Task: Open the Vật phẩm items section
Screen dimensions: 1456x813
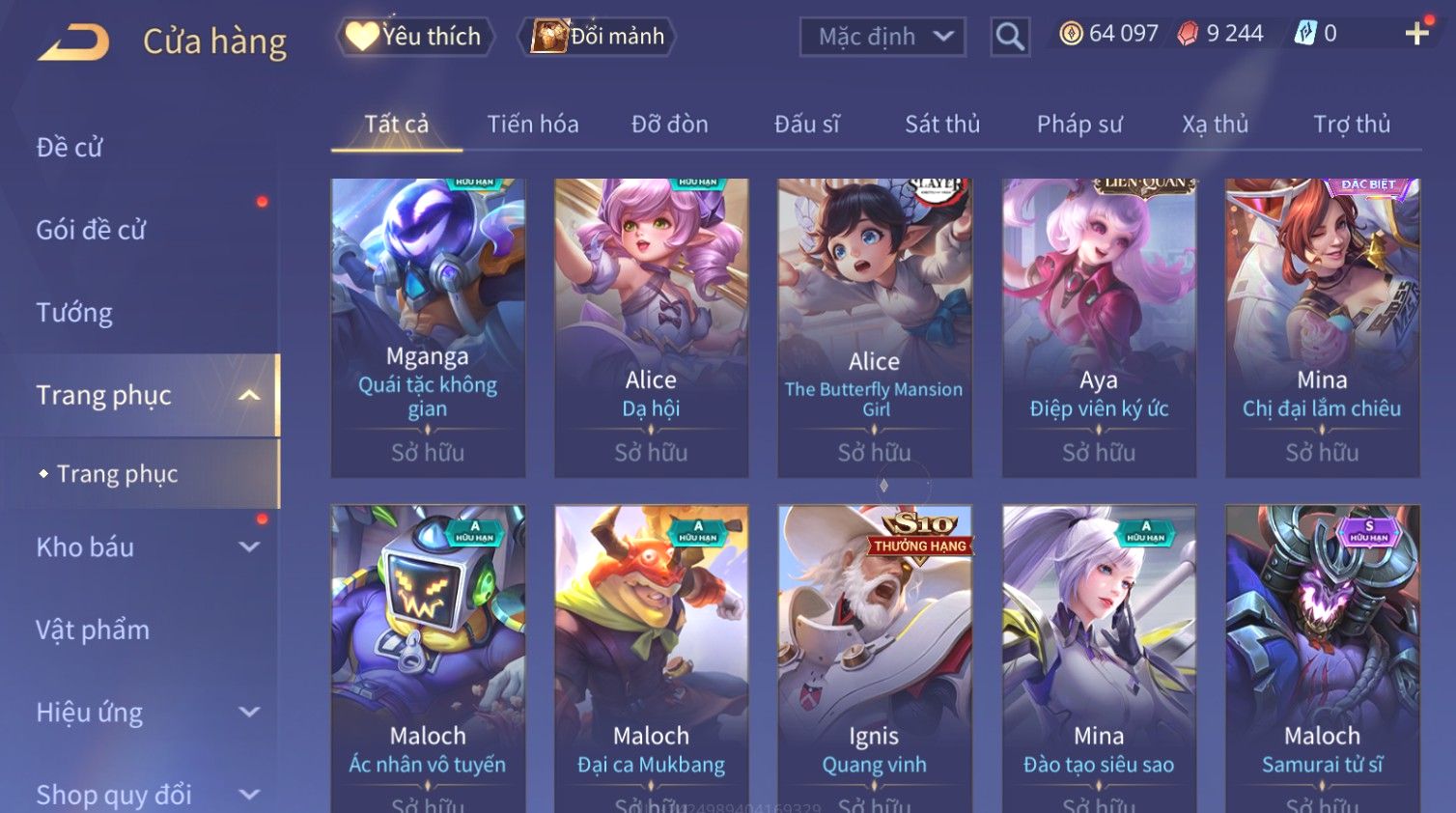Action: [x=93, y=631]
